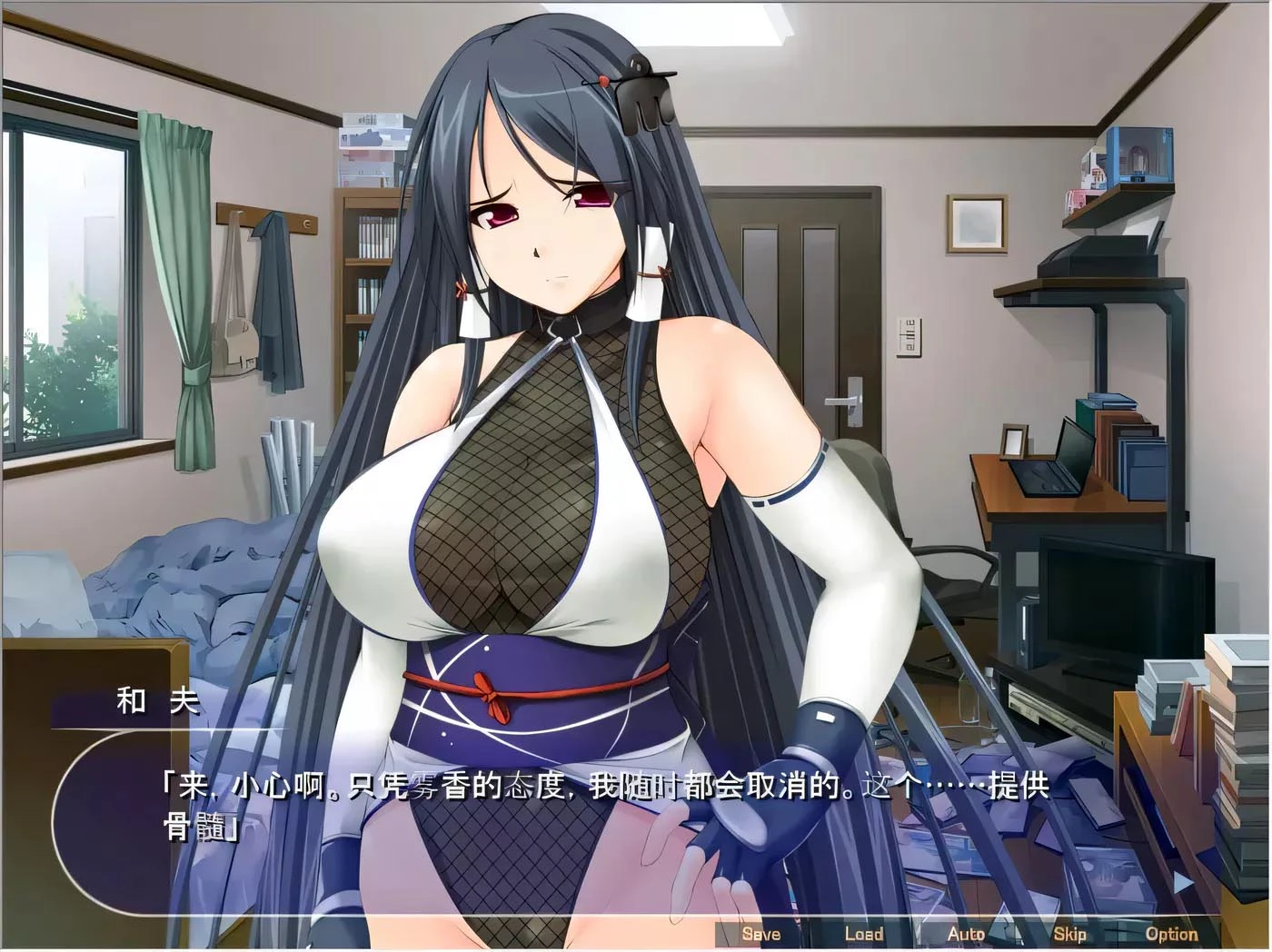Select Load from the bottom menu bar
This screenshot has height=952, width=1272.
(865, 933)
